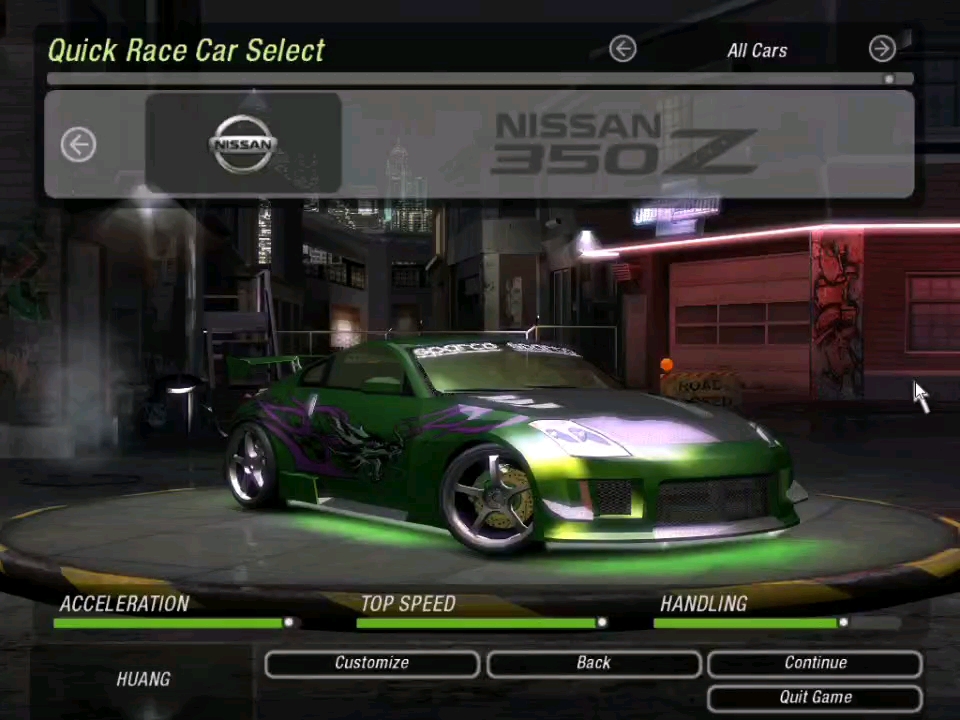This screenshot has height=720, width=960.
Task: Switch to previous car category arrow
Action: click(x=622, y=49)
